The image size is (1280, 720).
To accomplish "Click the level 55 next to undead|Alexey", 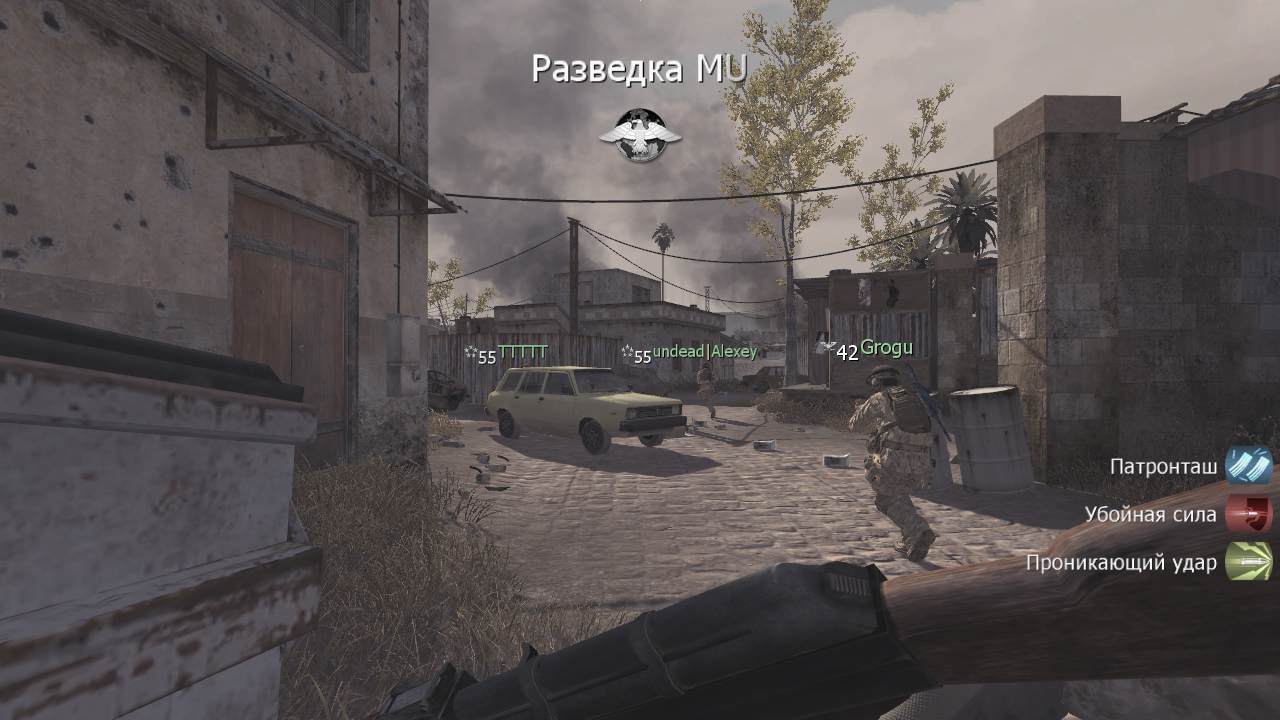I will 645,355.
